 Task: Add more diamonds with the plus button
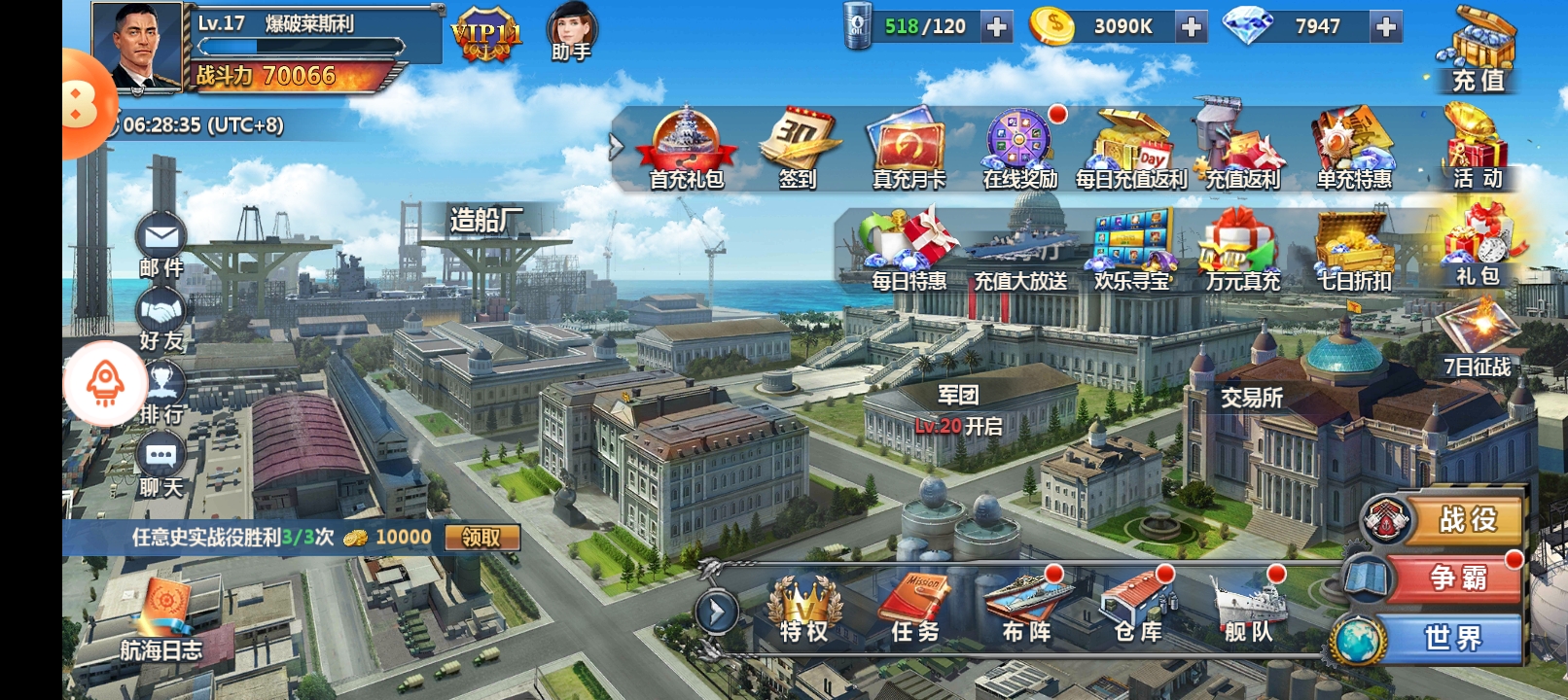1385,27
